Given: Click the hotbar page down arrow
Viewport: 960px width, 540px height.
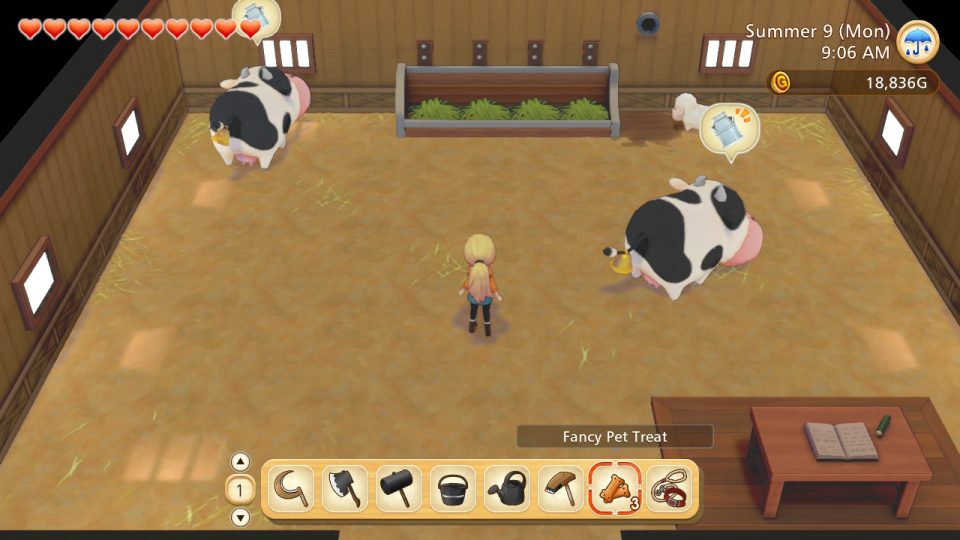Looking at the screenshot, I should click(x=240, y=517).
